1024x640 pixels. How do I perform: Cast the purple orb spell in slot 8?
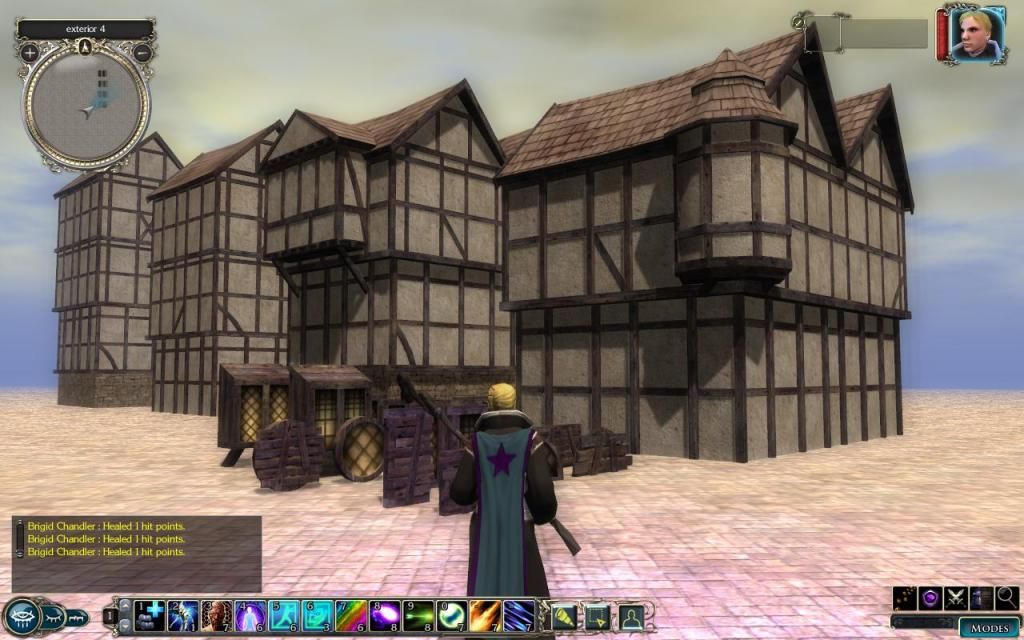pos(385,615)
